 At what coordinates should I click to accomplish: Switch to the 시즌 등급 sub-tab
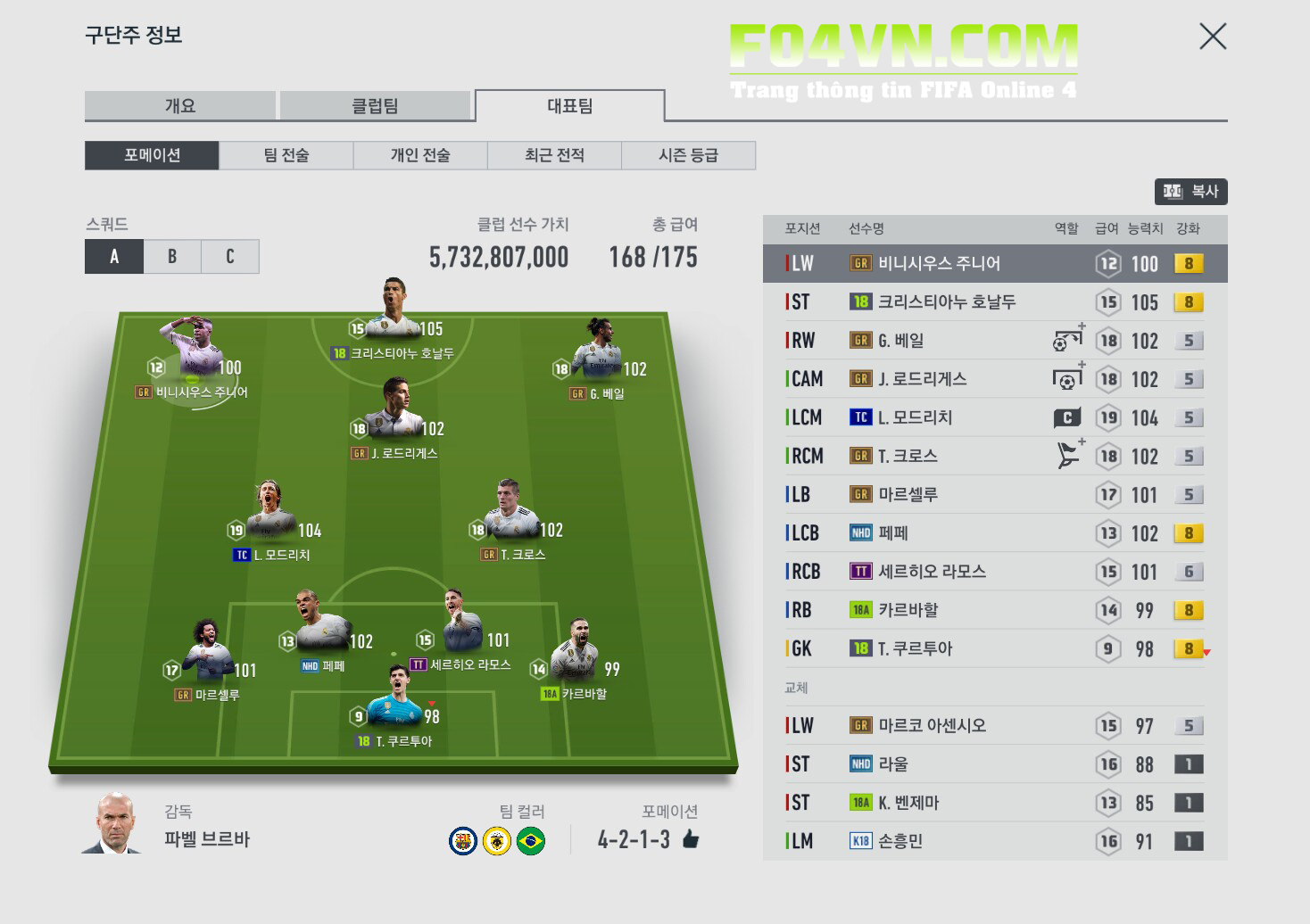688,155
